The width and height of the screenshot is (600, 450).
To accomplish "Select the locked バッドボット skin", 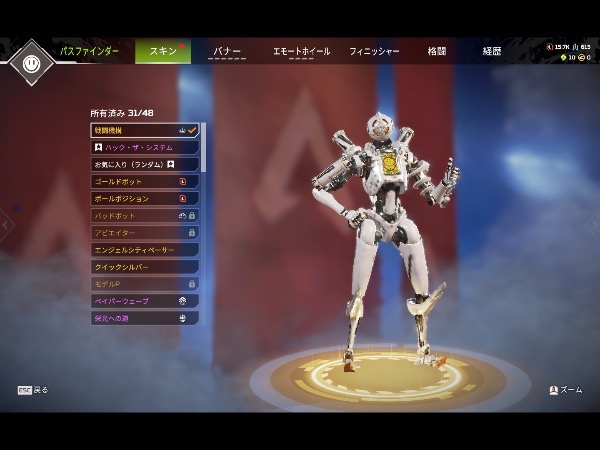I will 144,215.
